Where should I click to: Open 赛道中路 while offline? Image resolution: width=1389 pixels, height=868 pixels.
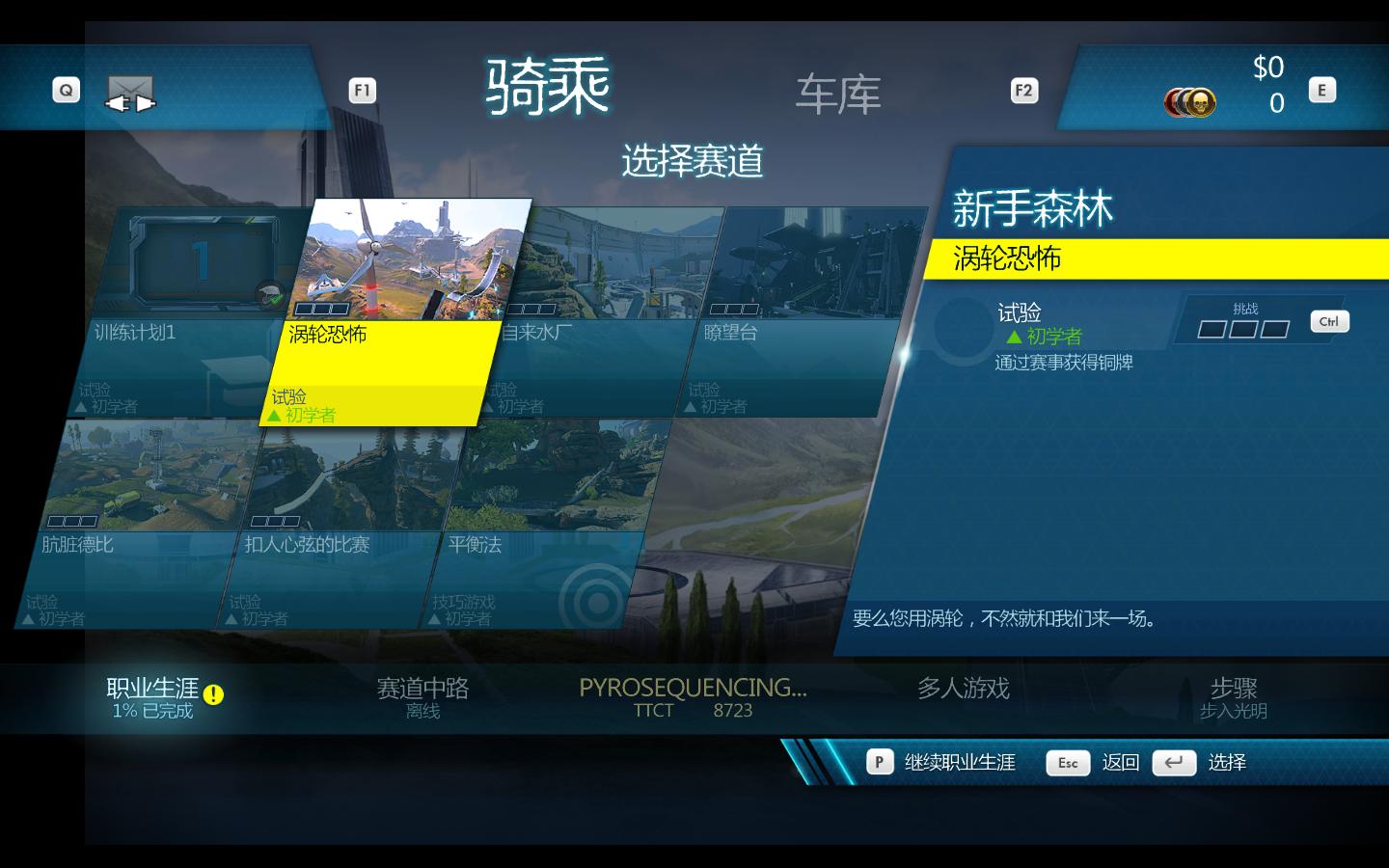(424, 689)
